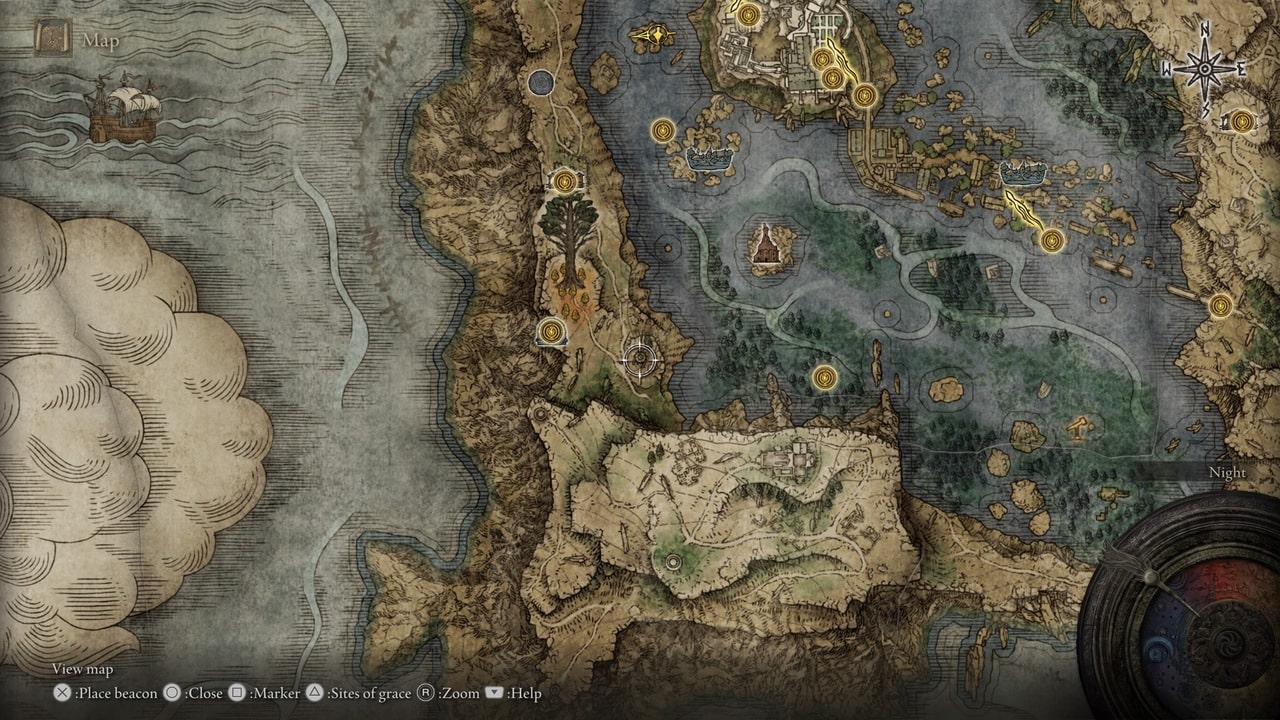1280x720 pixels.
Task: Click the sailing ship illustration in the western sea
Action: click(x=123, y=110)
